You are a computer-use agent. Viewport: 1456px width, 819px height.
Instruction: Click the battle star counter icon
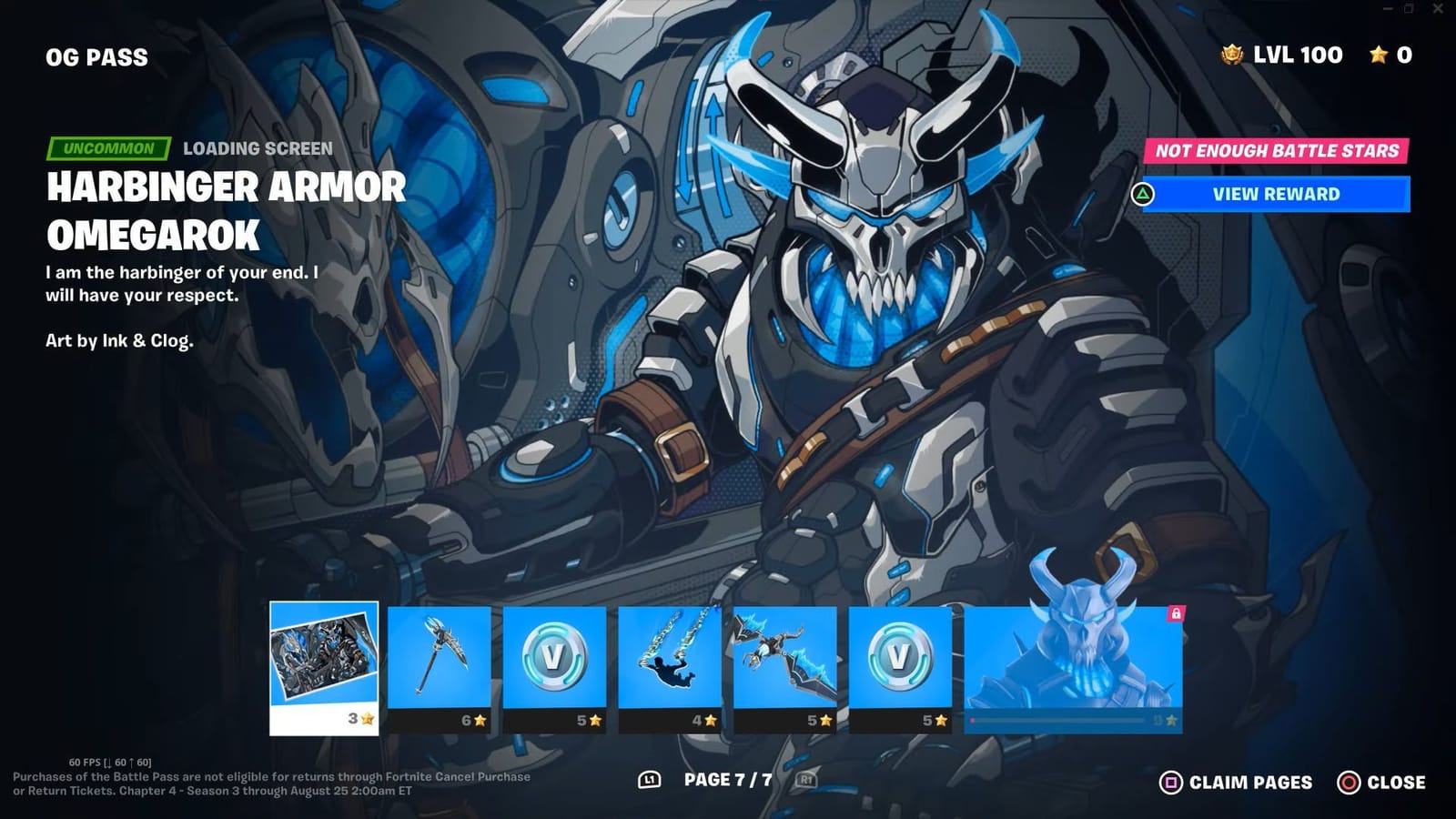(x=1380, y=55)
